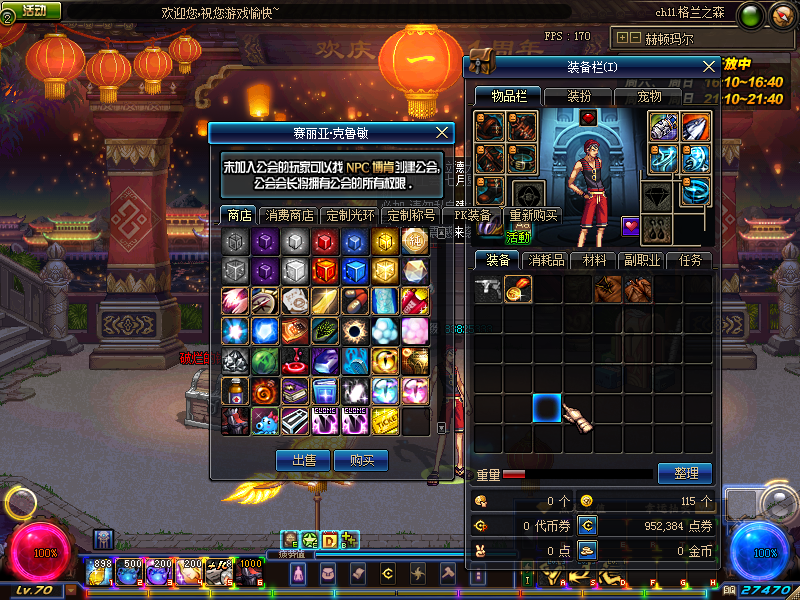The width and height of the screenshot is (800, 600).
Task: Select the medicine bottle item in shop
Action: pyautogui.click(x=234, y=390)
